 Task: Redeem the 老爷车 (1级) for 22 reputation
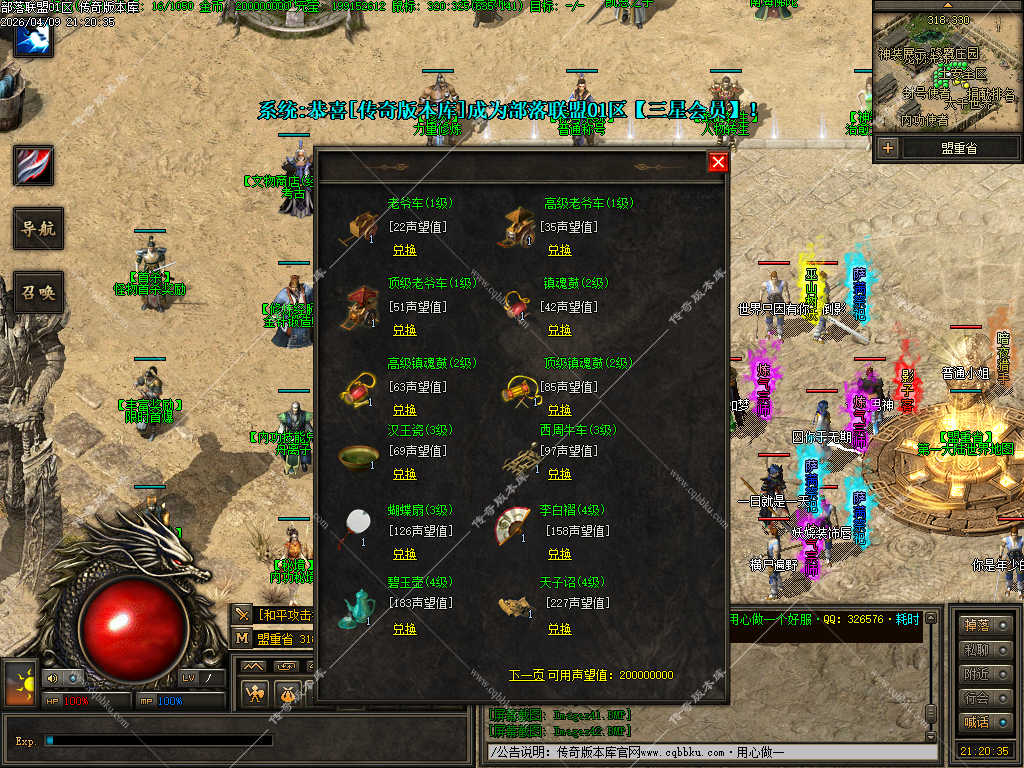coord(404,250)
